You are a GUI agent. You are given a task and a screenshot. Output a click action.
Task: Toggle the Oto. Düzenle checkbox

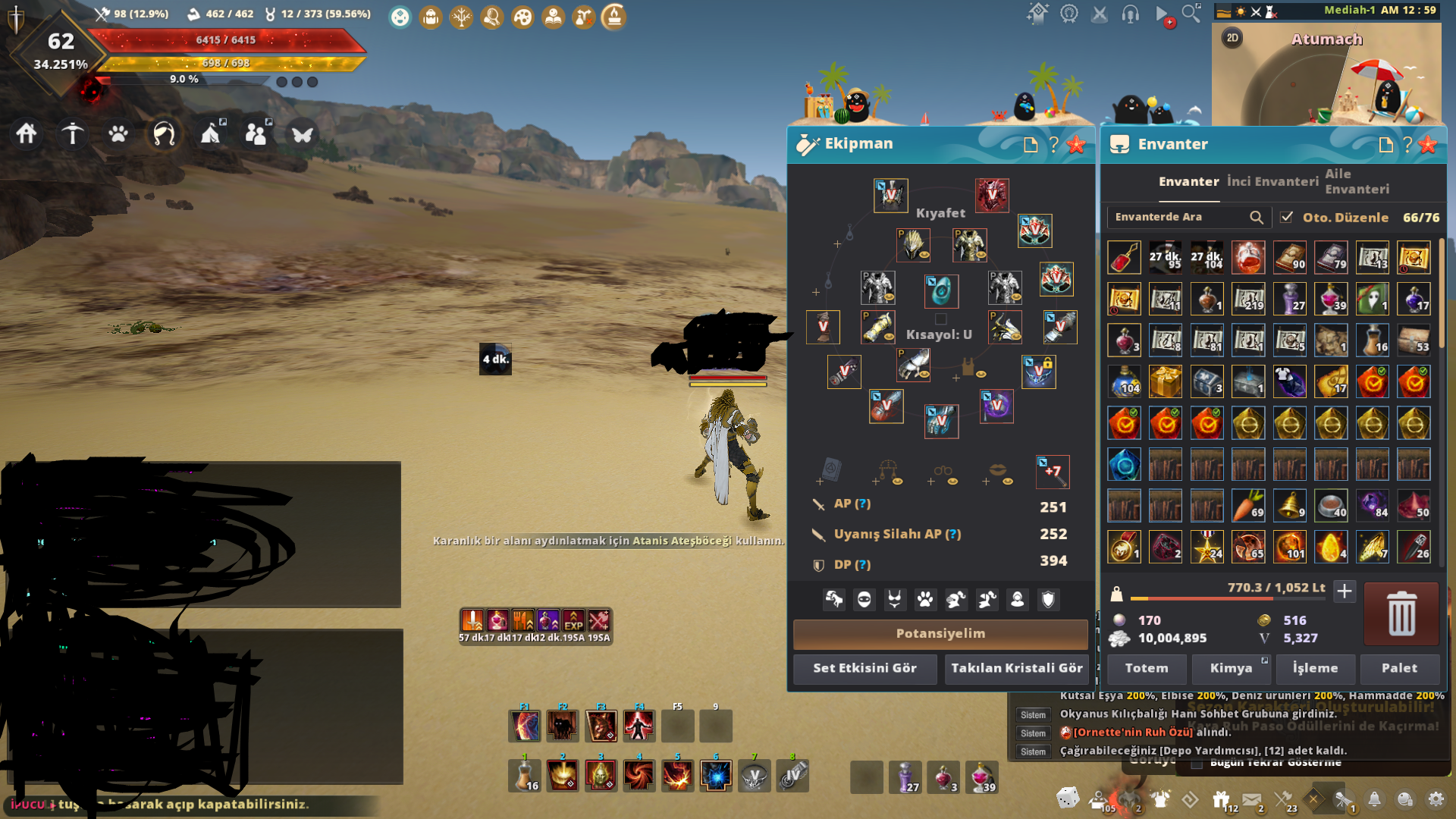1287,217
